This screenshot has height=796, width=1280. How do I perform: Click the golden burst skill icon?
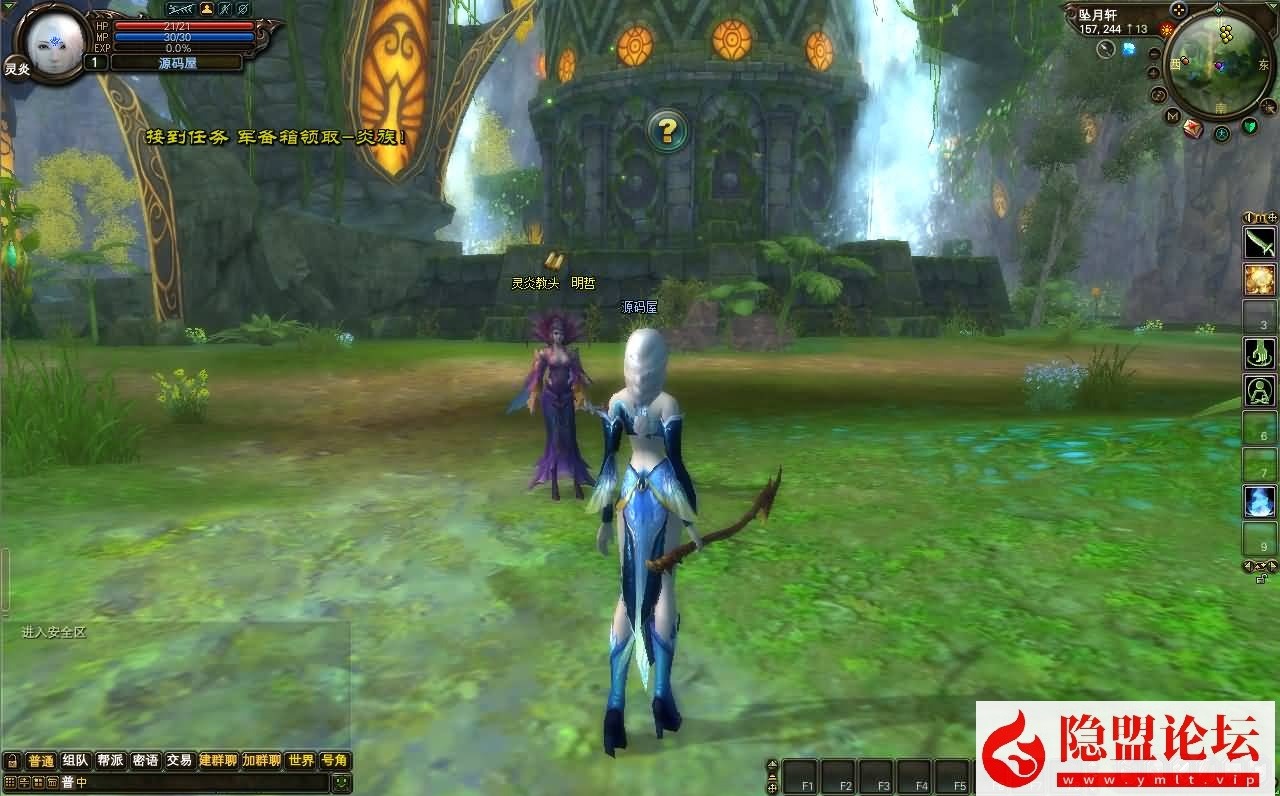(1257, 278)
